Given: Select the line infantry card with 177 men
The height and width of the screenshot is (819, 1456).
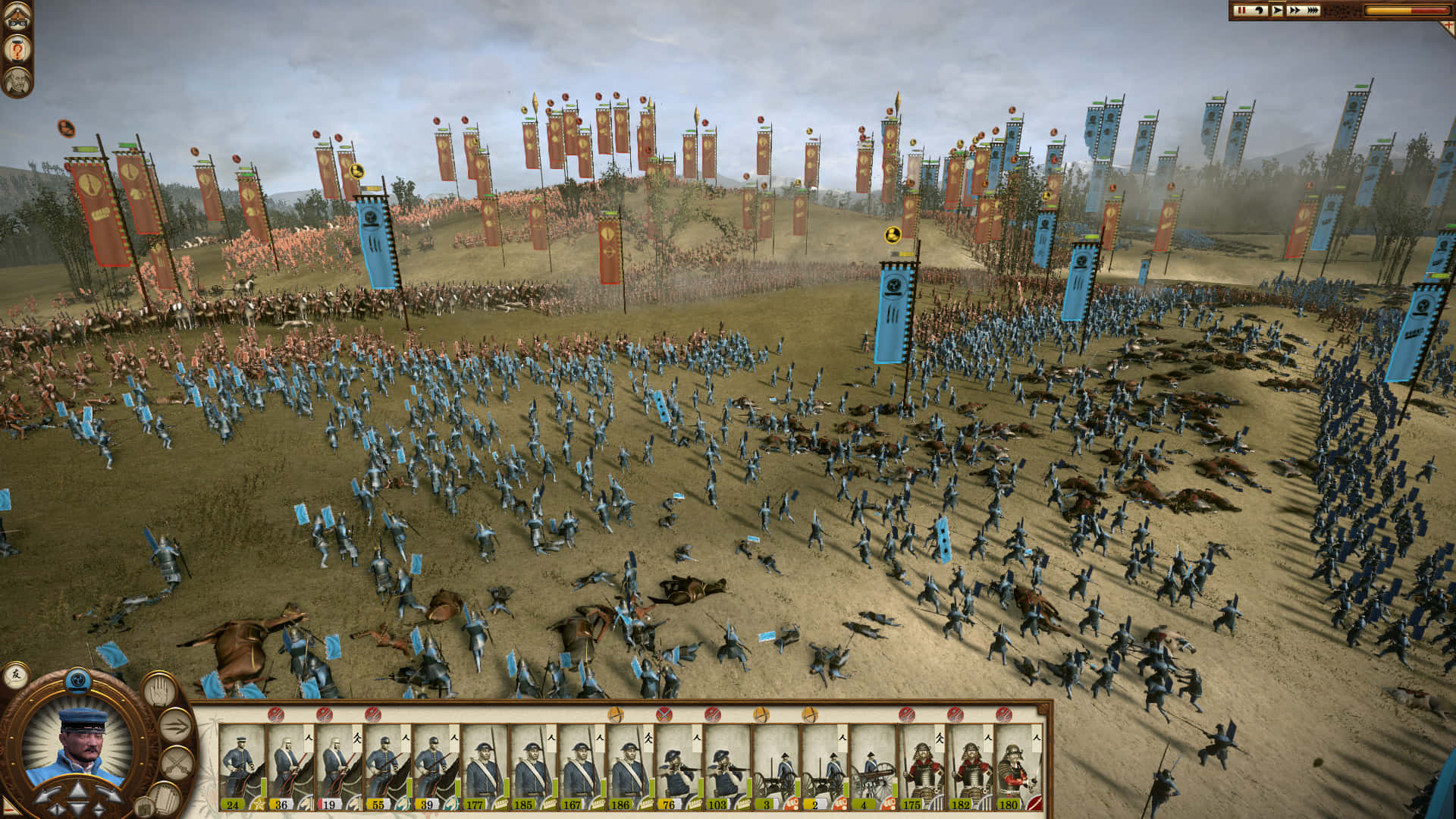Looking at the screenshot, I should point(485,767).
